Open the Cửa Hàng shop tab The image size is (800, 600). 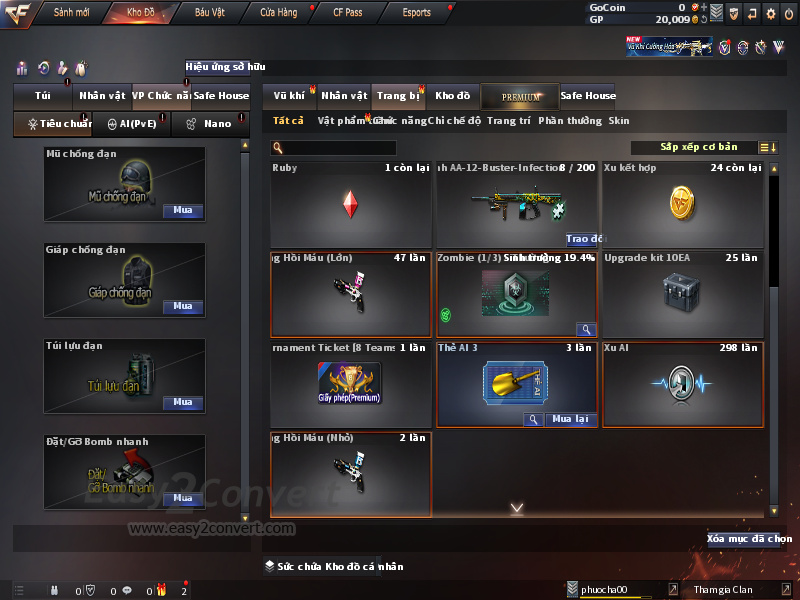(x=278, y=13)
